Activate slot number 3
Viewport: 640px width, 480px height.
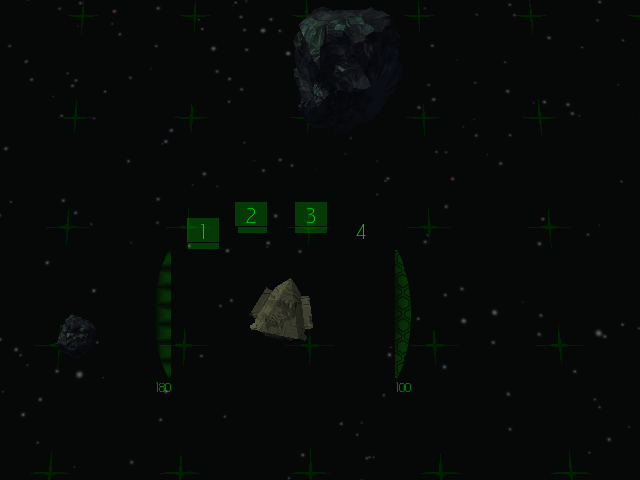(311, 216)
